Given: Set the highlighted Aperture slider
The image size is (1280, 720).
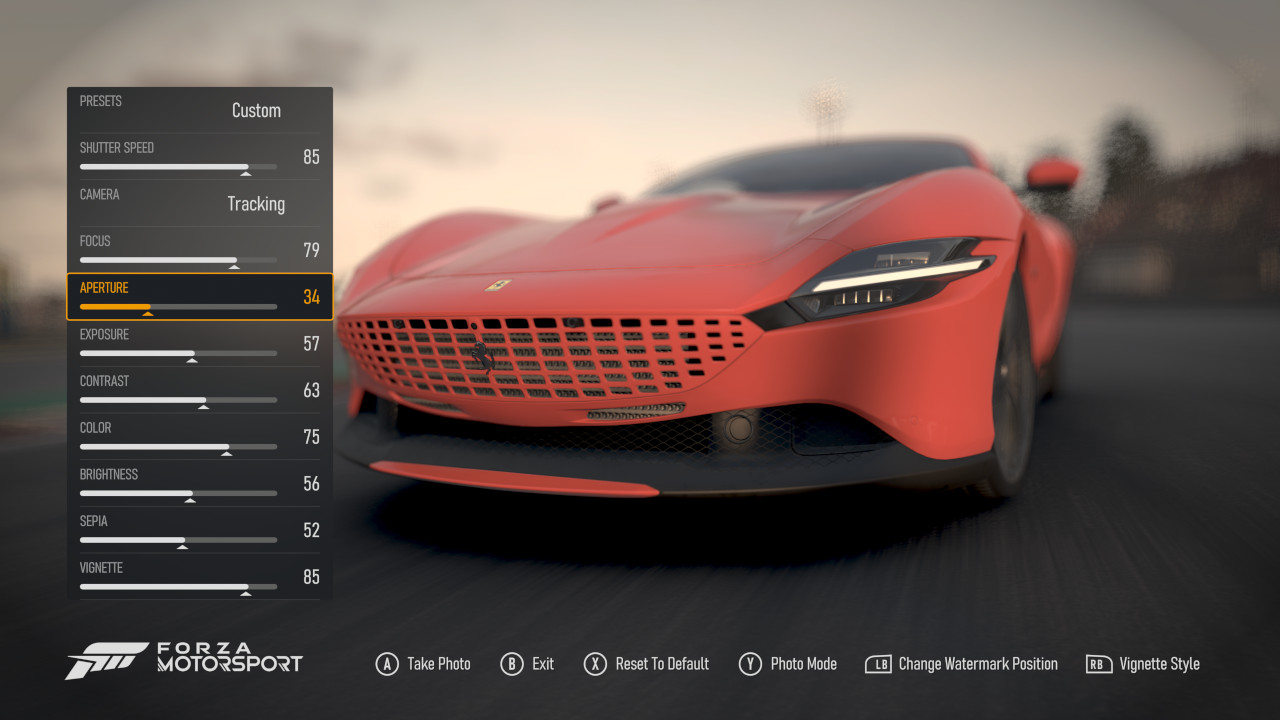Looking at the screenshot, I should pos(178,306).
